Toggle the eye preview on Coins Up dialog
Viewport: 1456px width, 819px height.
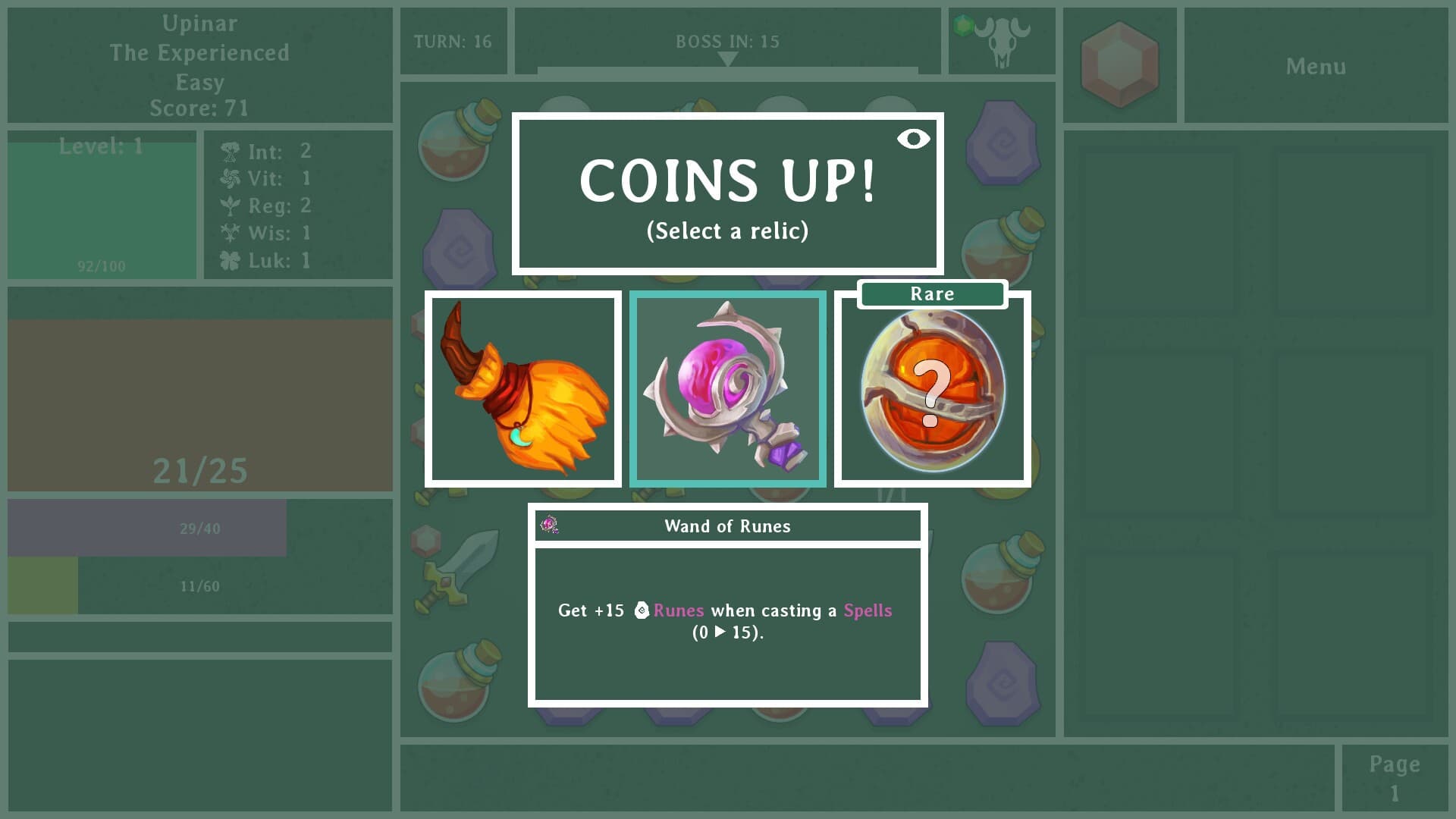(x=913, y=139)
